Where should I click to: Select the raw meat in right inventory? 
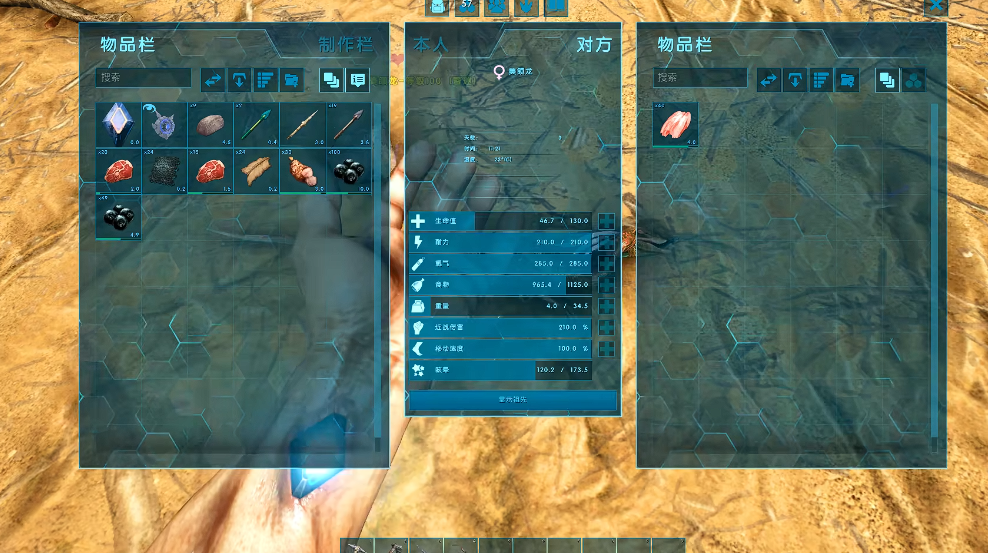[x=675, y=125]
